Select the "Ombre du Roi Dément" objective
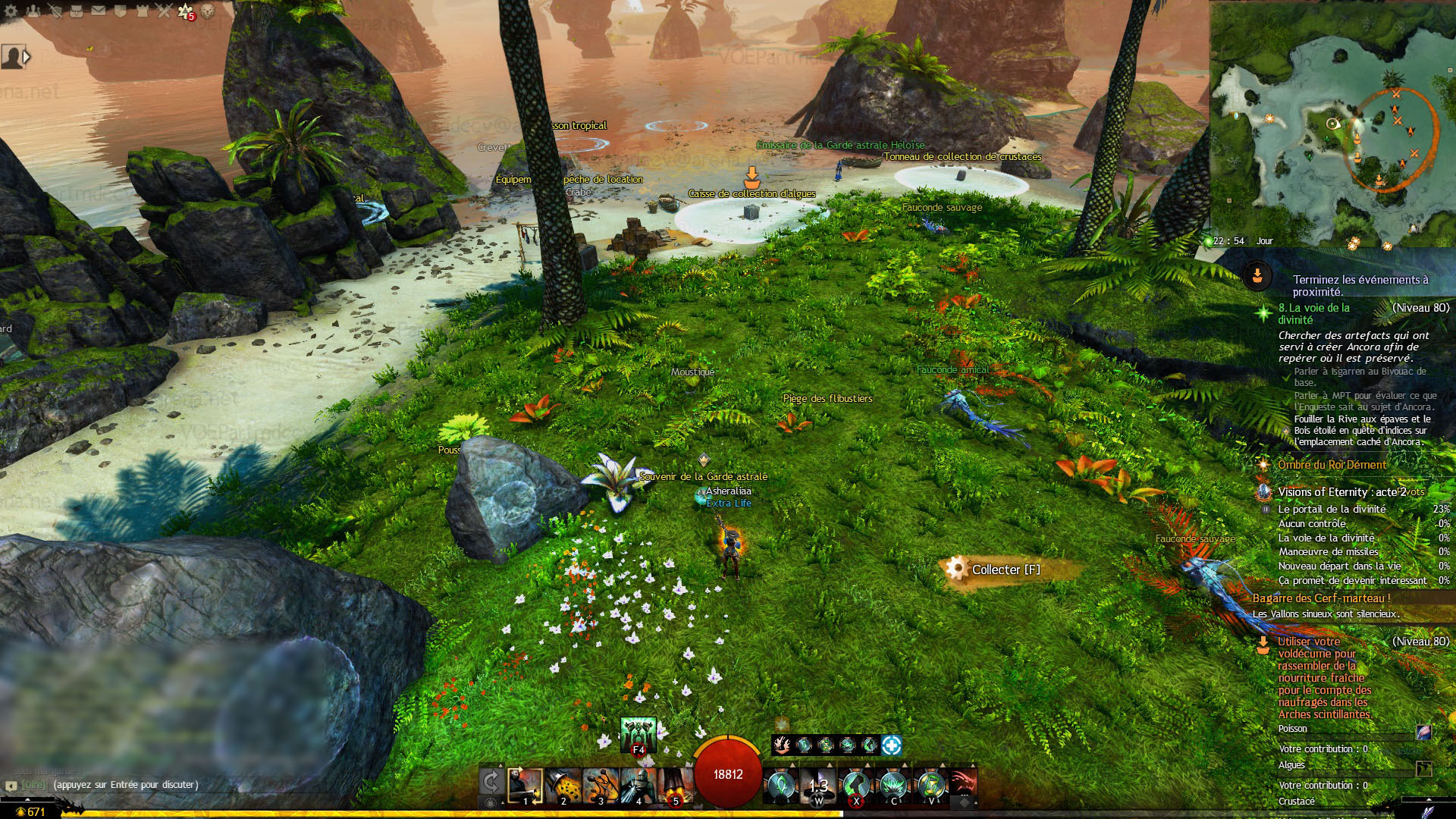 tap(1332, 465)
